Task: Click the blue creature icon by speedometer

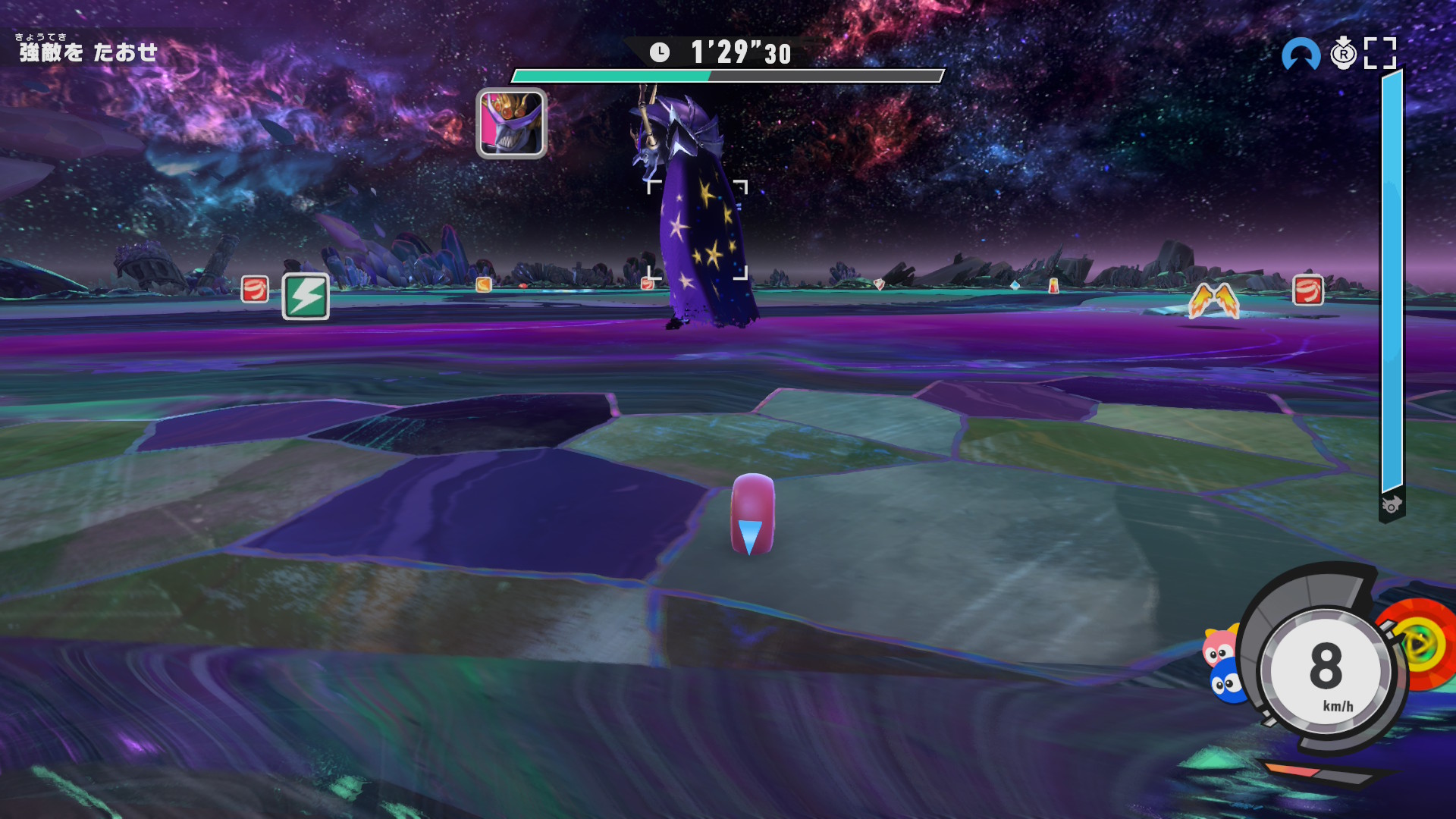Action: 1224,683
